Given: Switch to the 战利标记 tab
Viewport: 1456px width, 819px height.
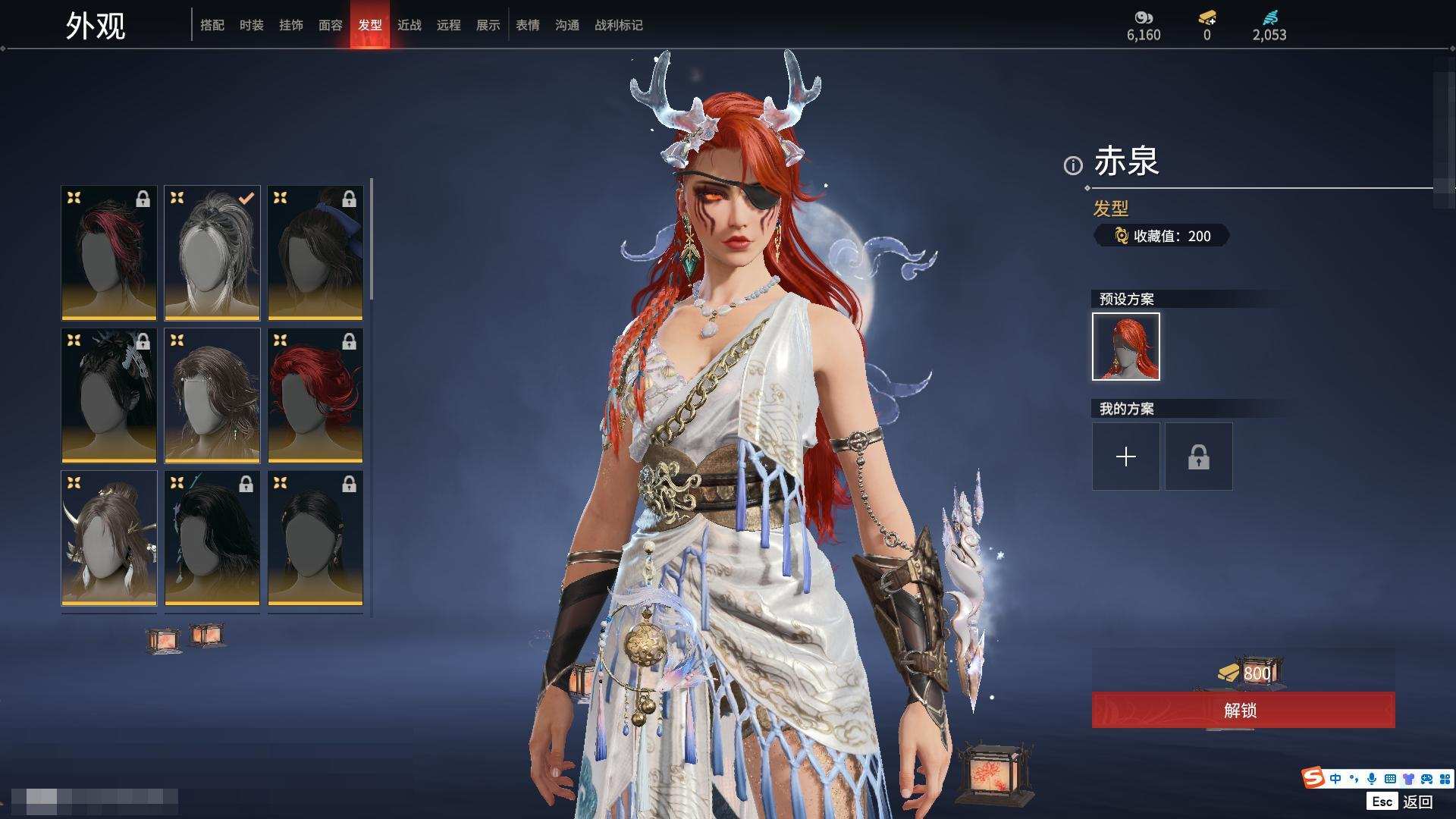Looking at the screenshot, I should pyautogui.click(x=618, y=25).
